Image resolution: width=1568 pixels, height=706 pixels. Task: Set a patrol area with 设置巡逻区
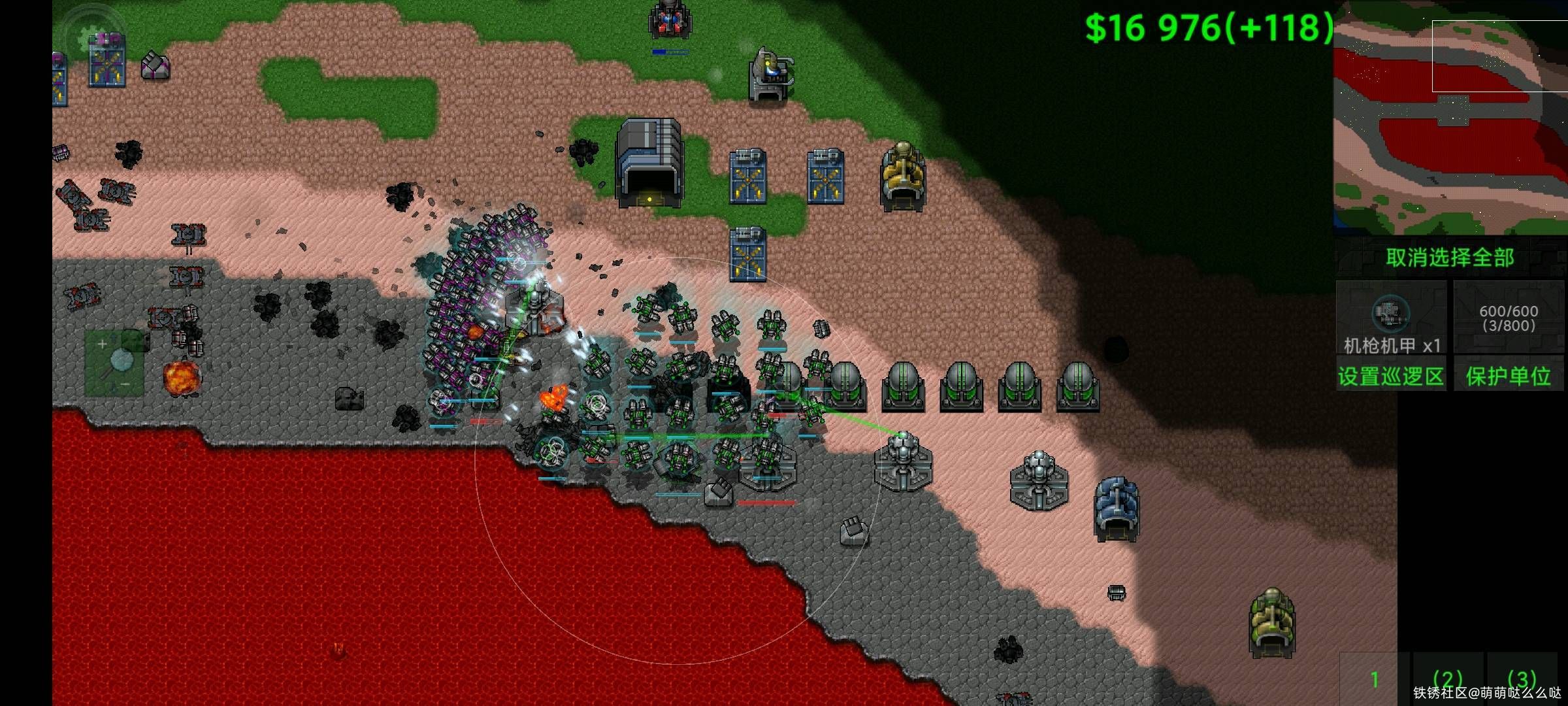point(1390,376)
